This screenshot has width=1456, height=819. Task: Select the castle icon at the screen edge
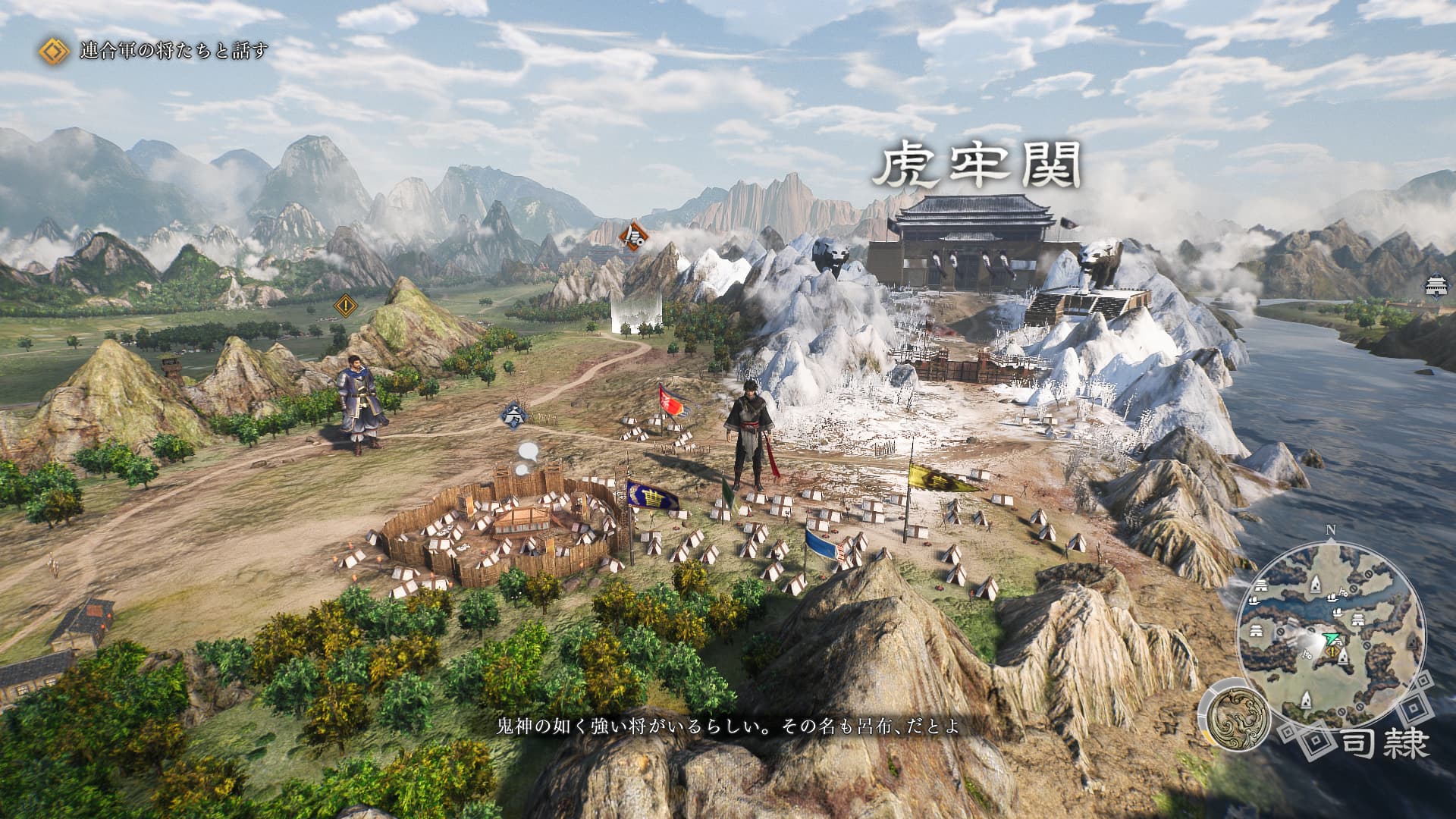coord(1436,285)
